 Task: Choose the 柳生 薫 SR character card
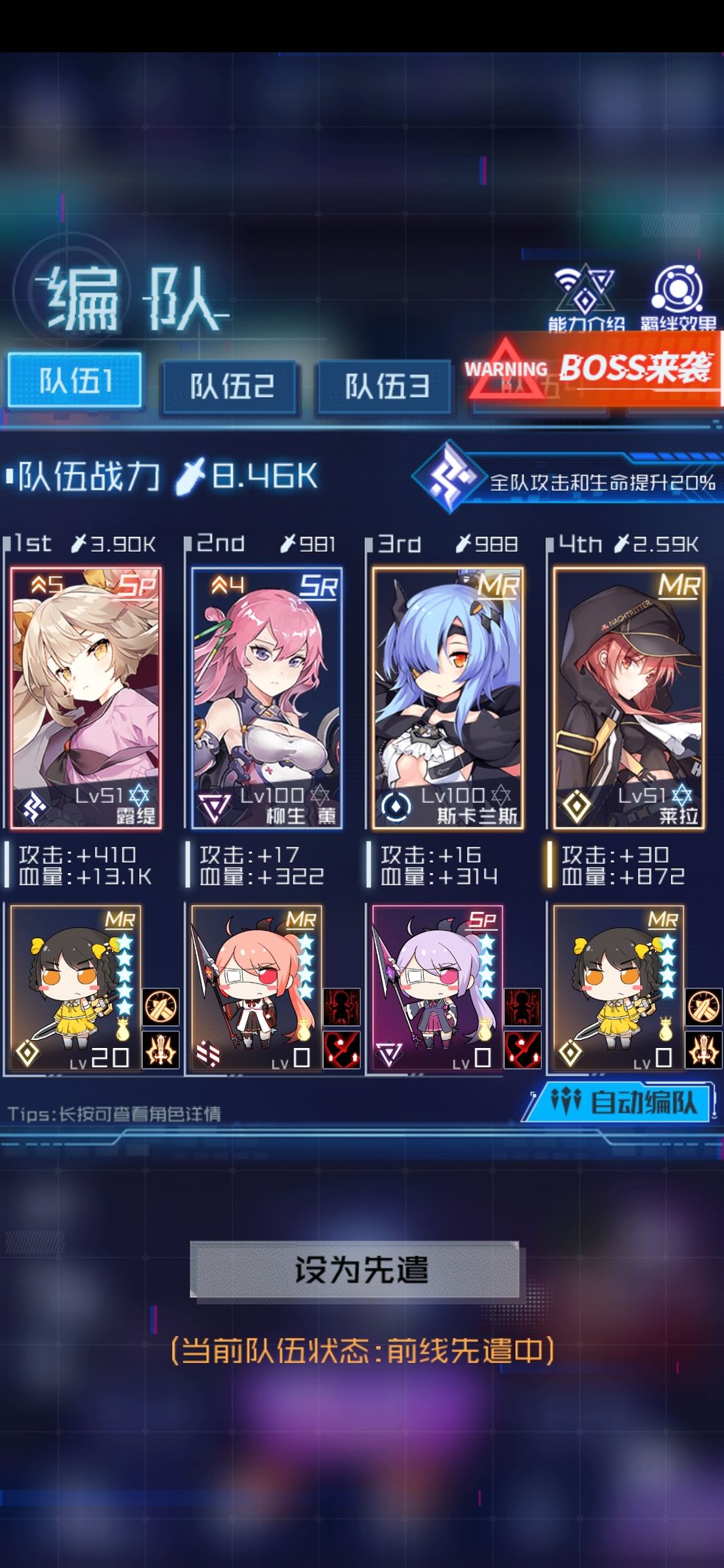266,697
